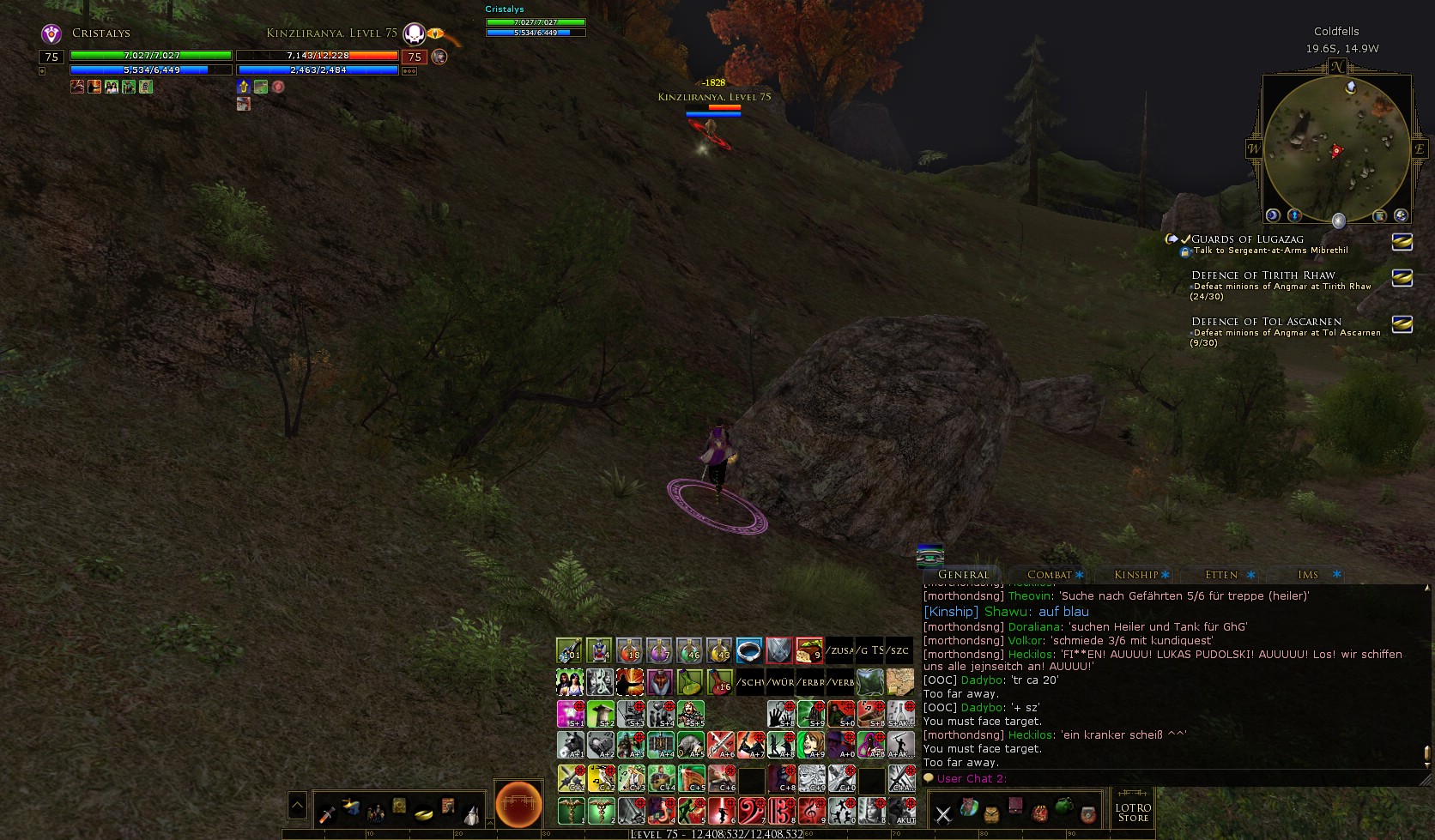Select the Guards of Lugazag quest tracker entry
This screenshot has width=1435, height=840.
point(1247,239)
